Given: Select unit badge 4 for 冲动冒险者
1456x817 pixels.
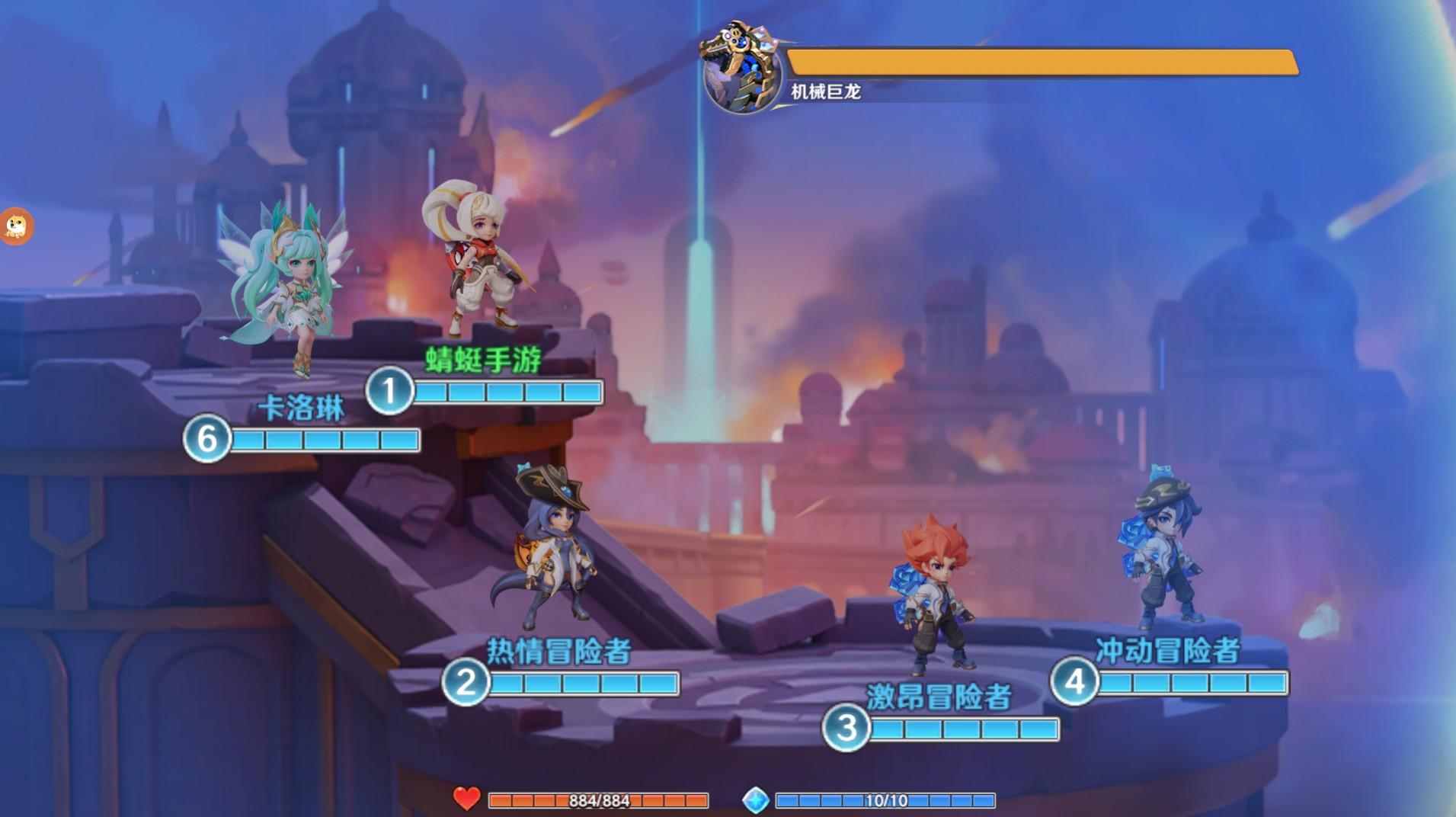Looking at the screenshot, I should (x=1074, y=681).
